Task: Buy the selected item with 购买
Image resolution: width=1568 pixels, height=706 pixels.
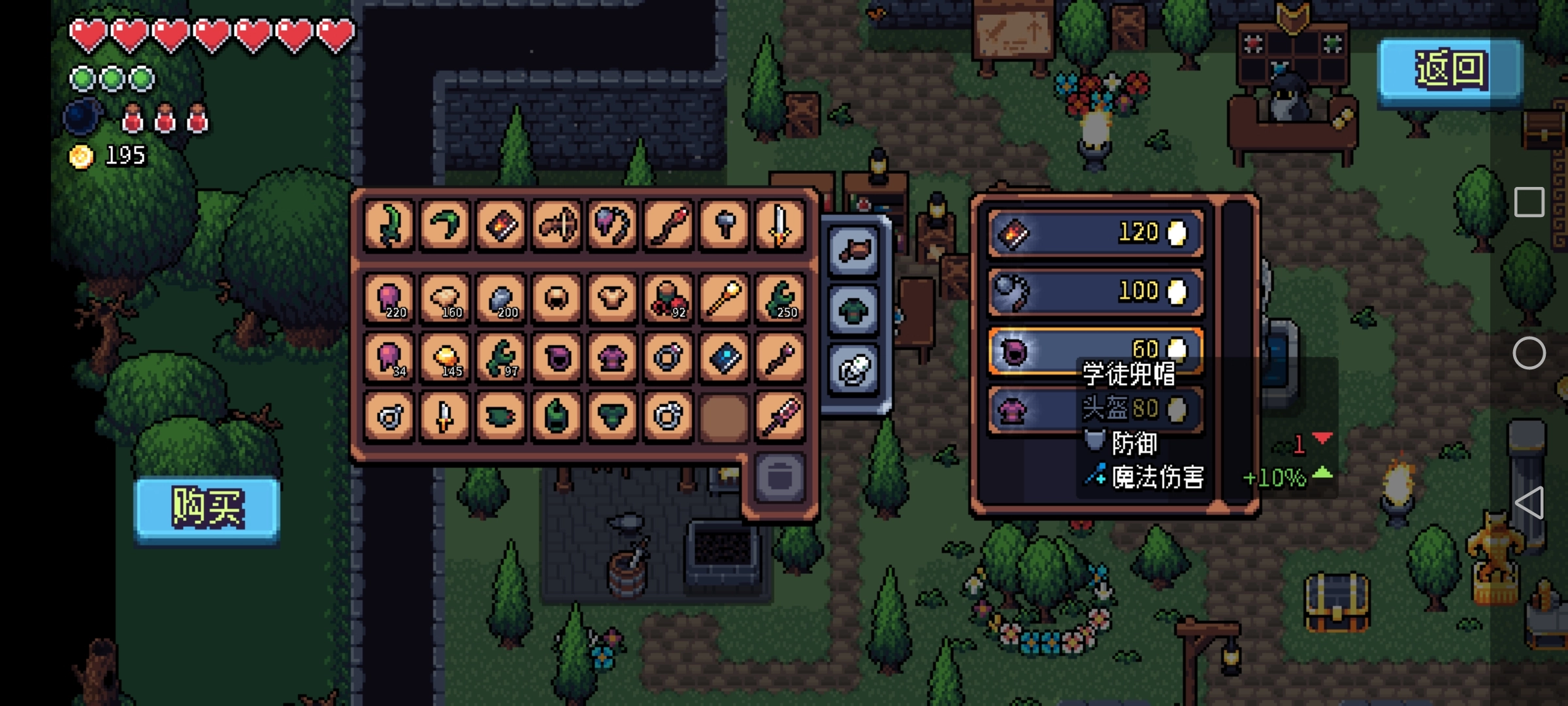Action: point(207,508)
